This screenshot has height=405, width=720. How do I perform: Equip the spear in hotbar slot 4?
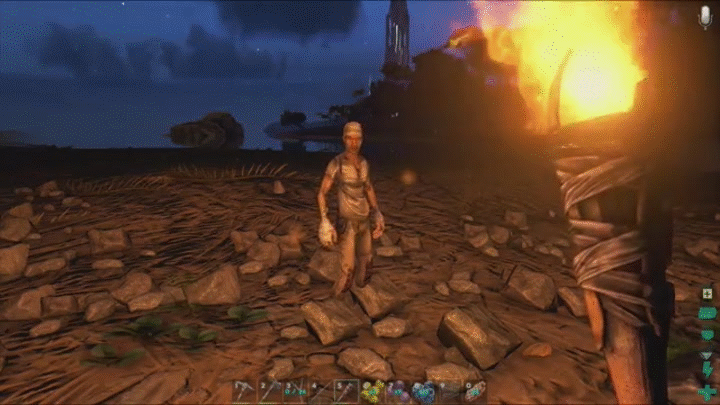(x=320, y=391)
